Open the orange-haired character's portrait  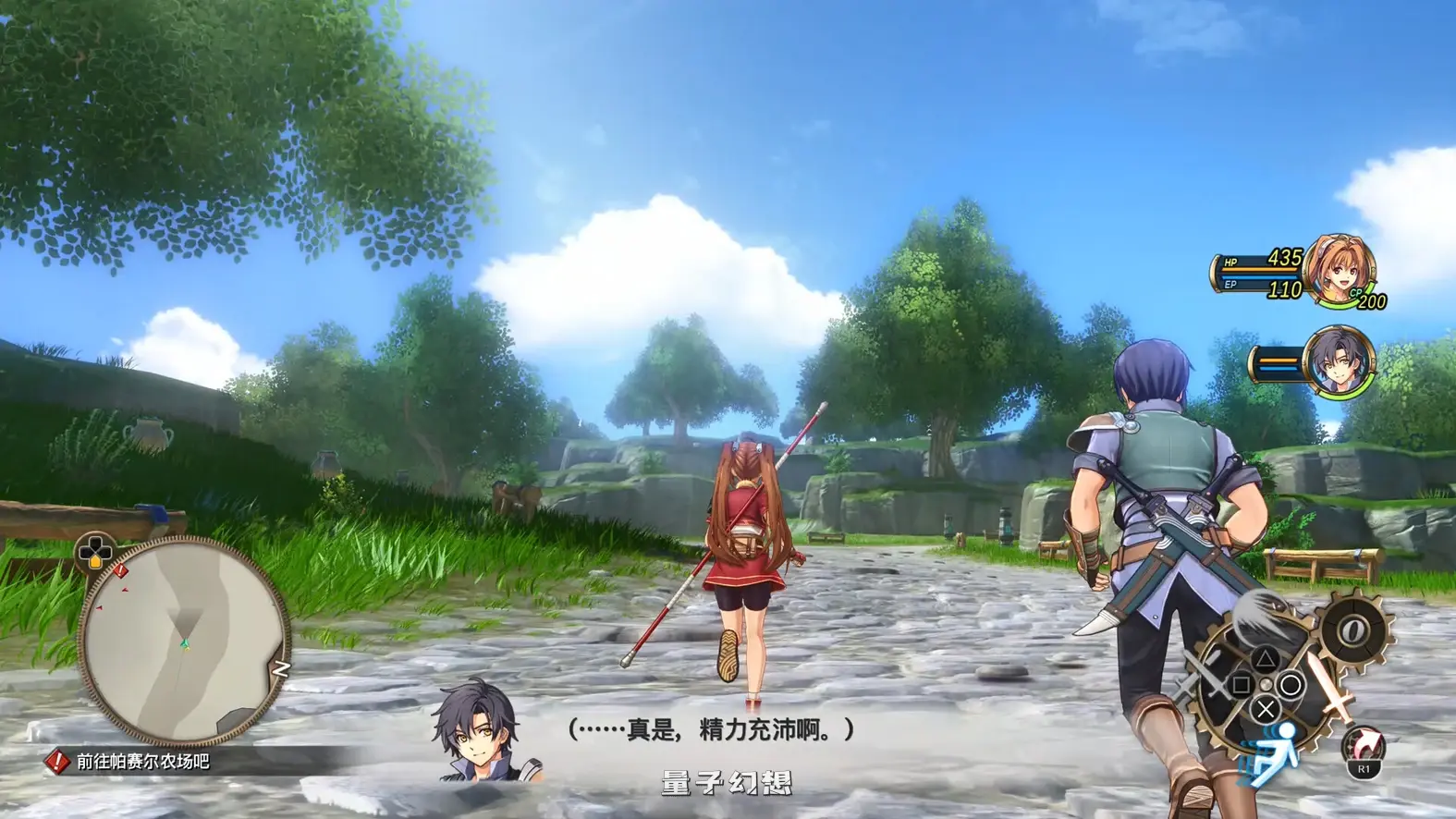tap(1340, 273)
